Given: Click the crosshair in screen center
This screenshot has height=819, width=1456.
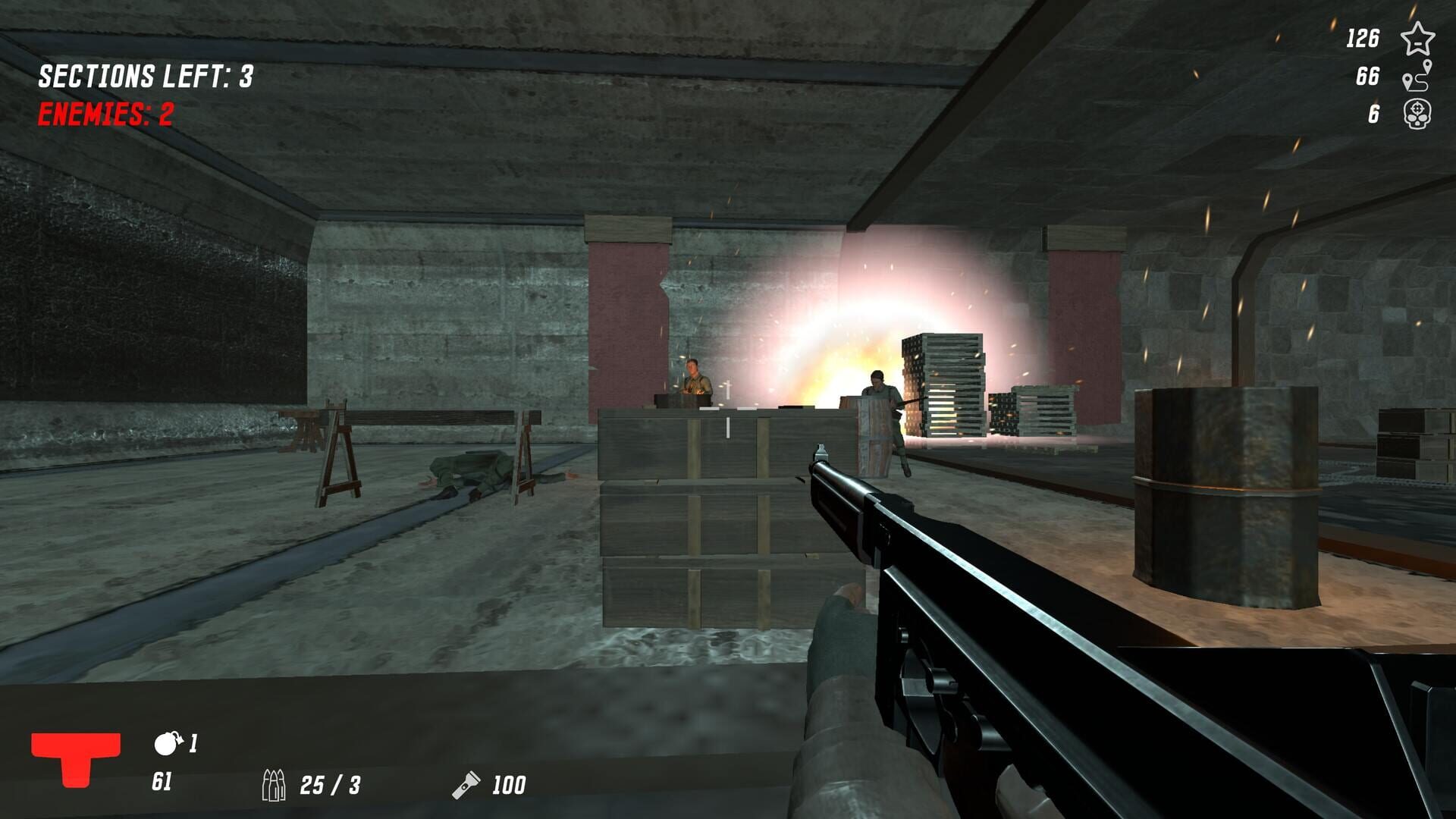Looking at the screenshot, I should [728, 409].
